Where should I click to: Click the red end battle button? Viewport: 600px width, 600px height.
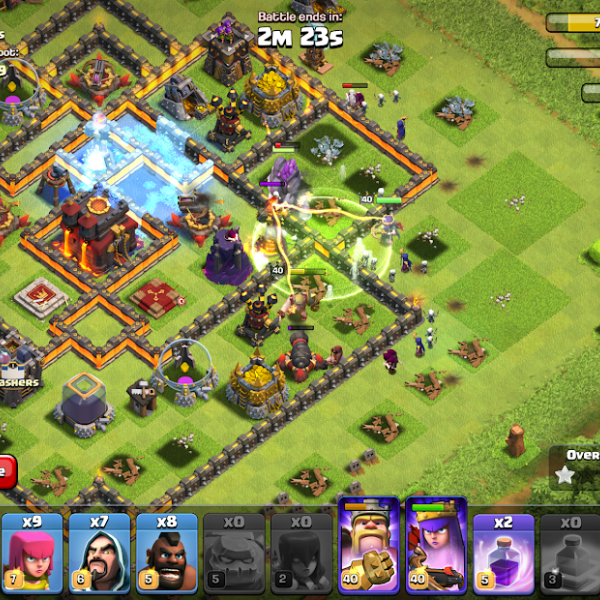pyautogui.click(x=6, y=471)
